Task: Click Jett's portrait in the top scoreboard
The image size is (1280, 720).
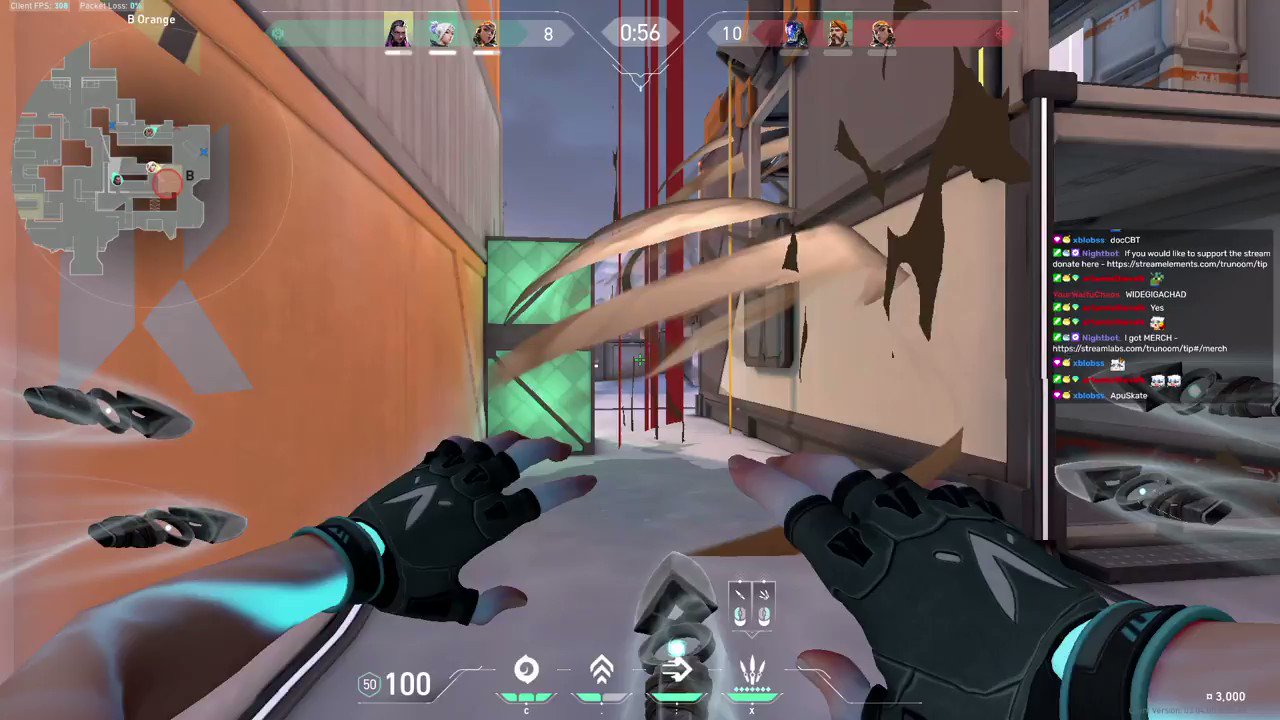Action: coord(441,33)
